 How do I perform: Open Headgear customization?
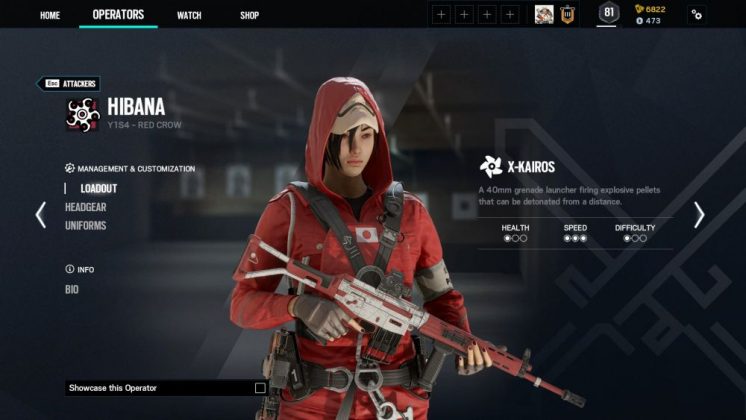point(86,207)
